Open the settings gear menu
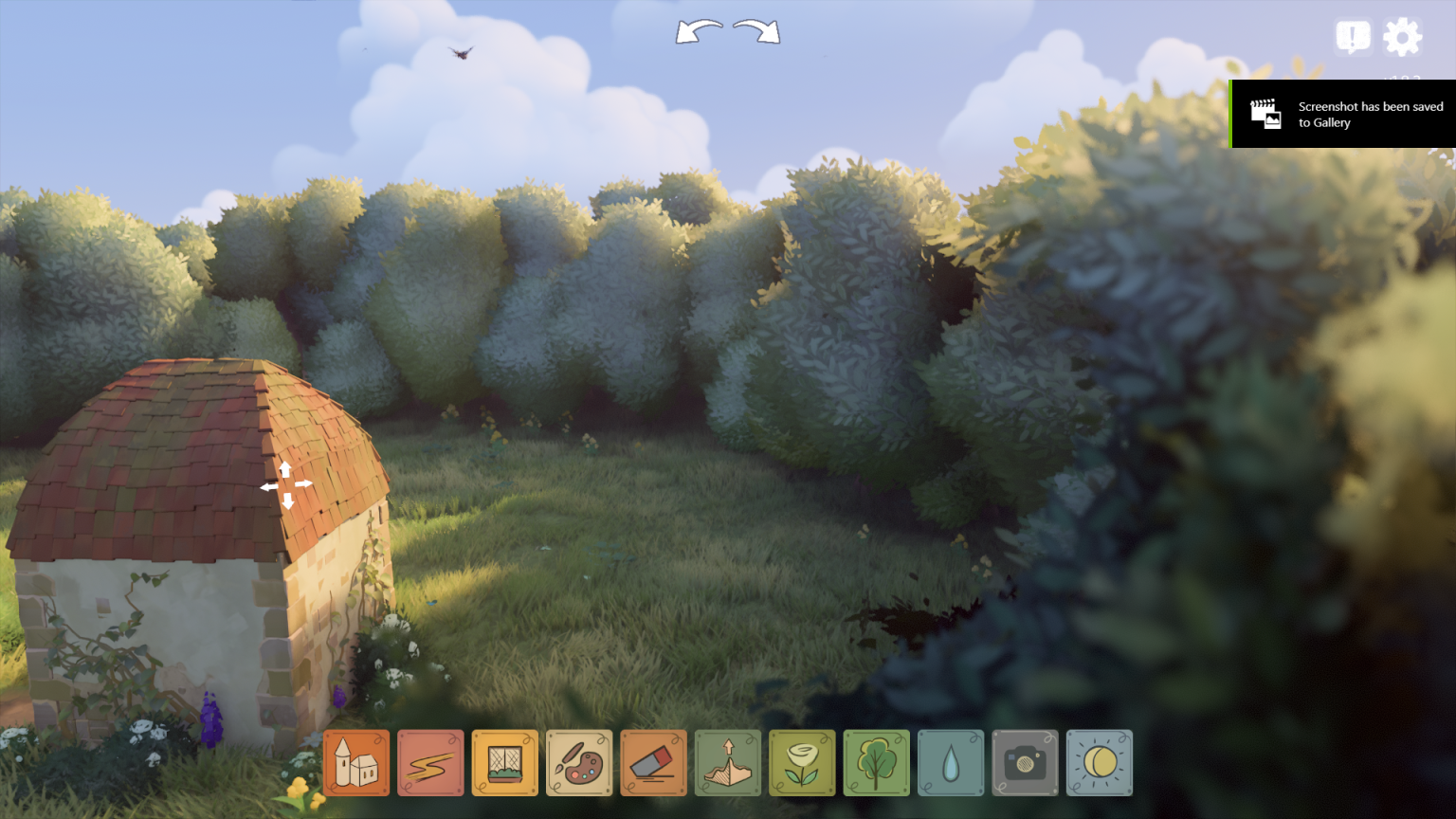Image resolution: width=1456 pixels, height=819 pixels. point(1401,37)
